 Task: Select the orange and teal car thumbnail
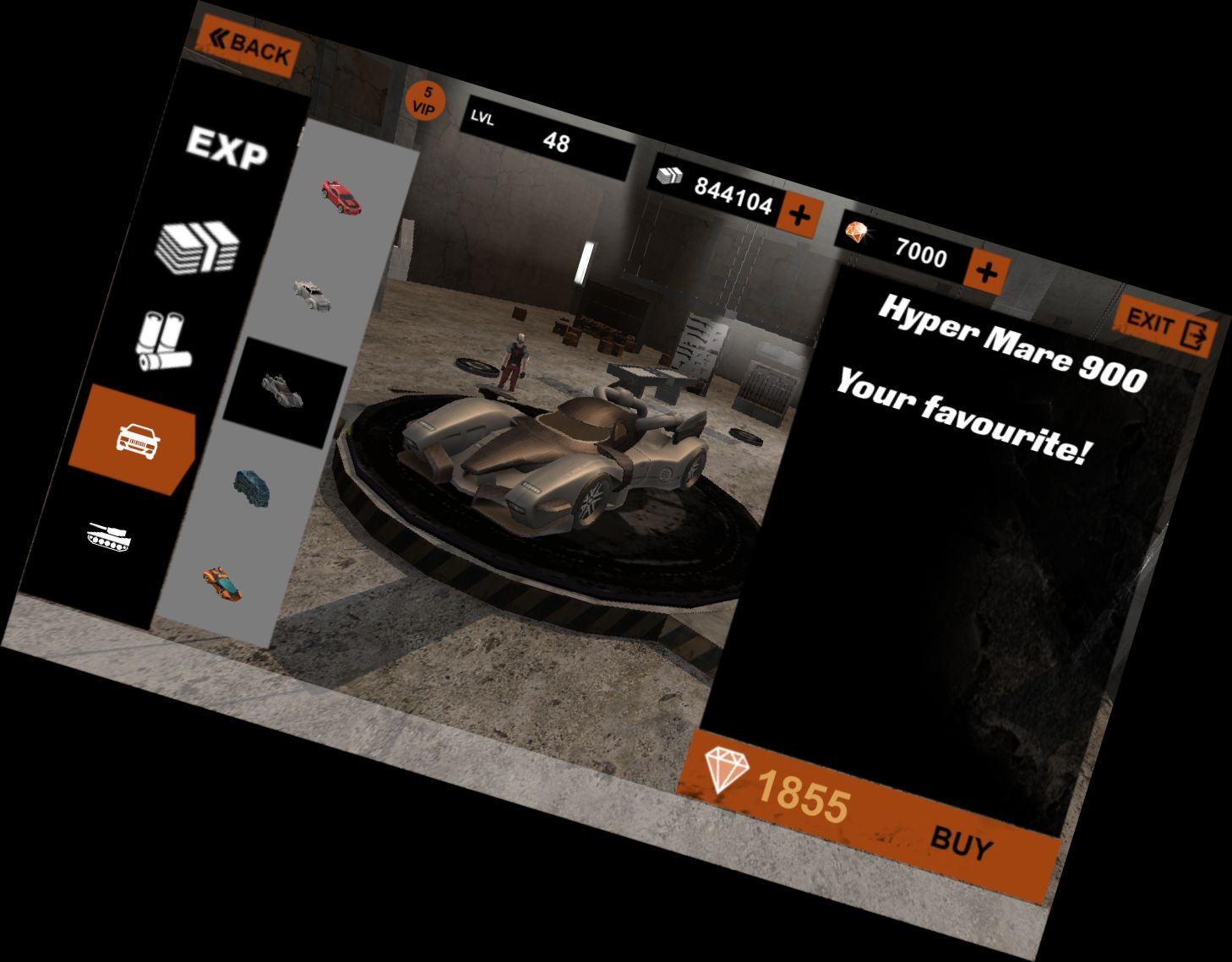point(223,584)
